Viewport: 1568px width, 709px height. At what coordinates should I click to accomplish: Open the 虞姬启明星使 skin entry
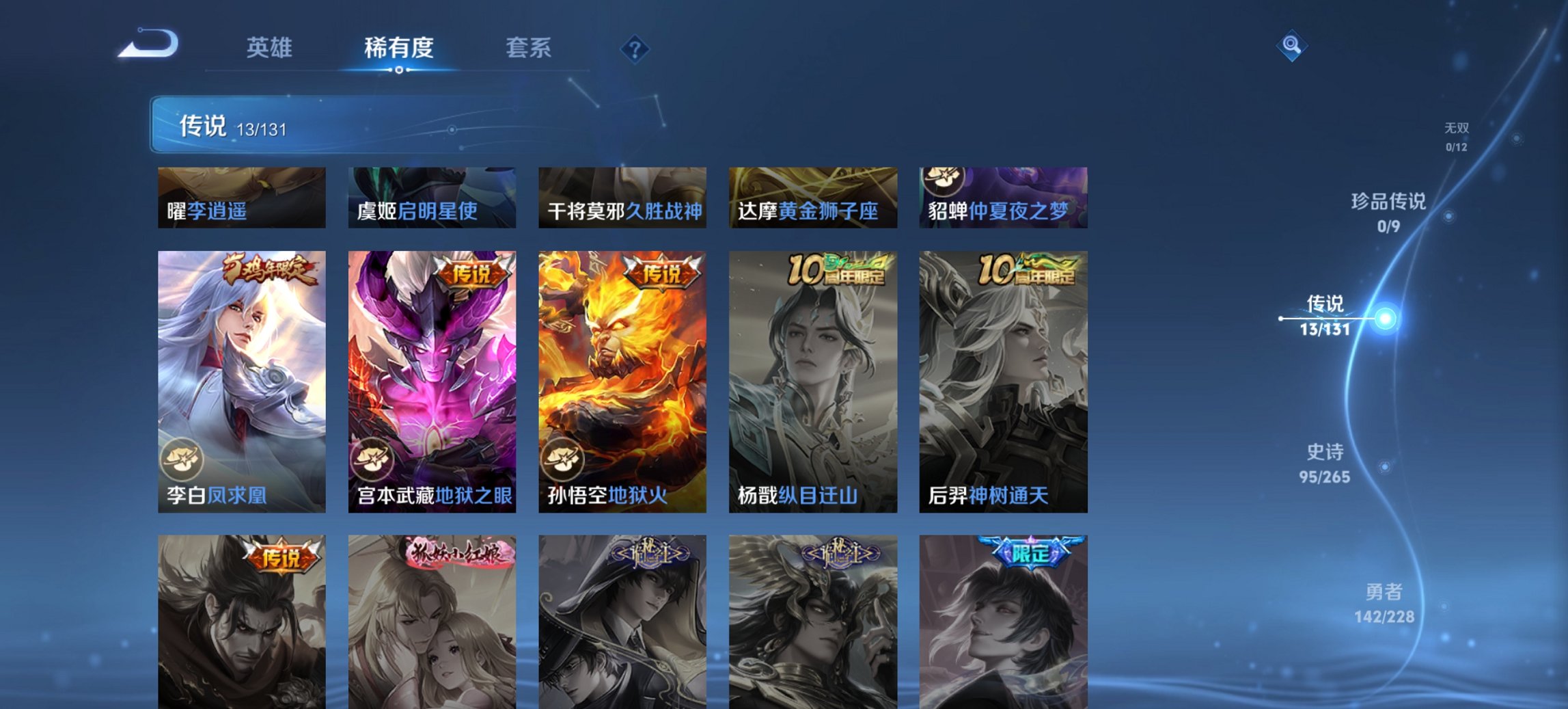[x=432, y=198]
